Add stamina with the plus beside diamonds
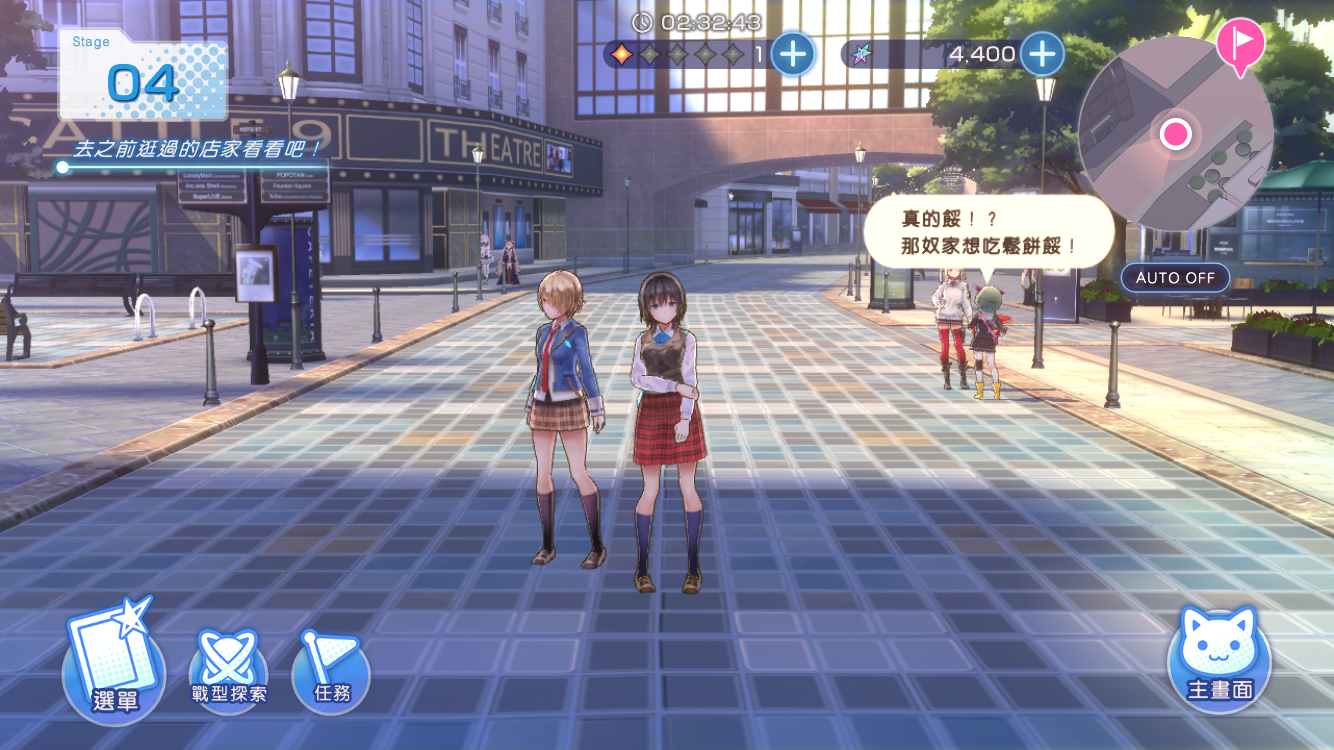This screenshot has width=1334, height=750. click(793, 54)
